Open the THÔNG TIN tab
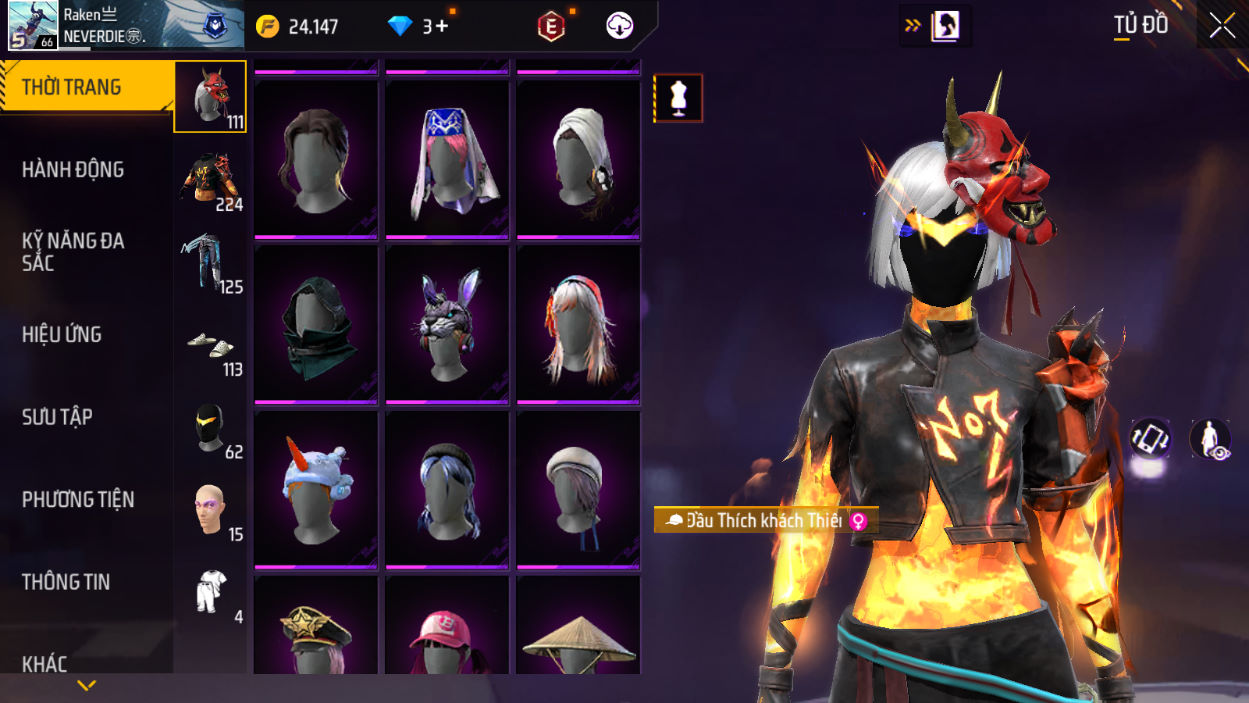Viewport: 1249px width, 703px height. tap(66, 582)
